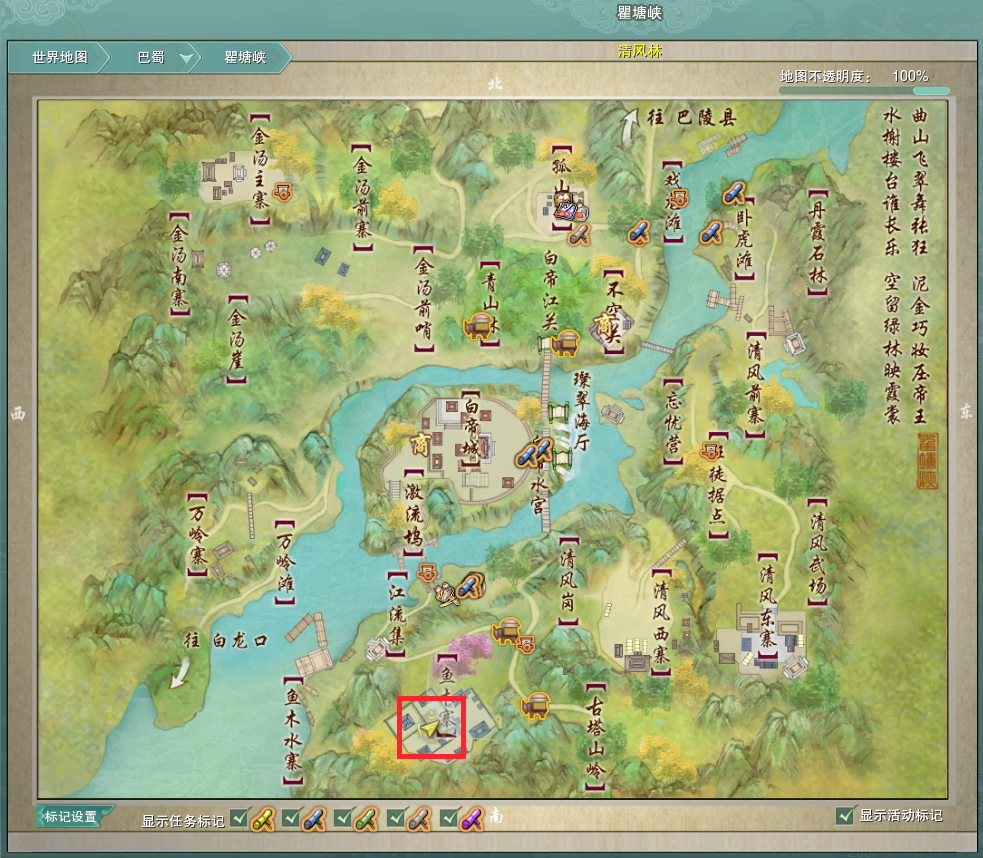
Task: Adjust the 地图不透明度 opacity slider
Action: 862,90
